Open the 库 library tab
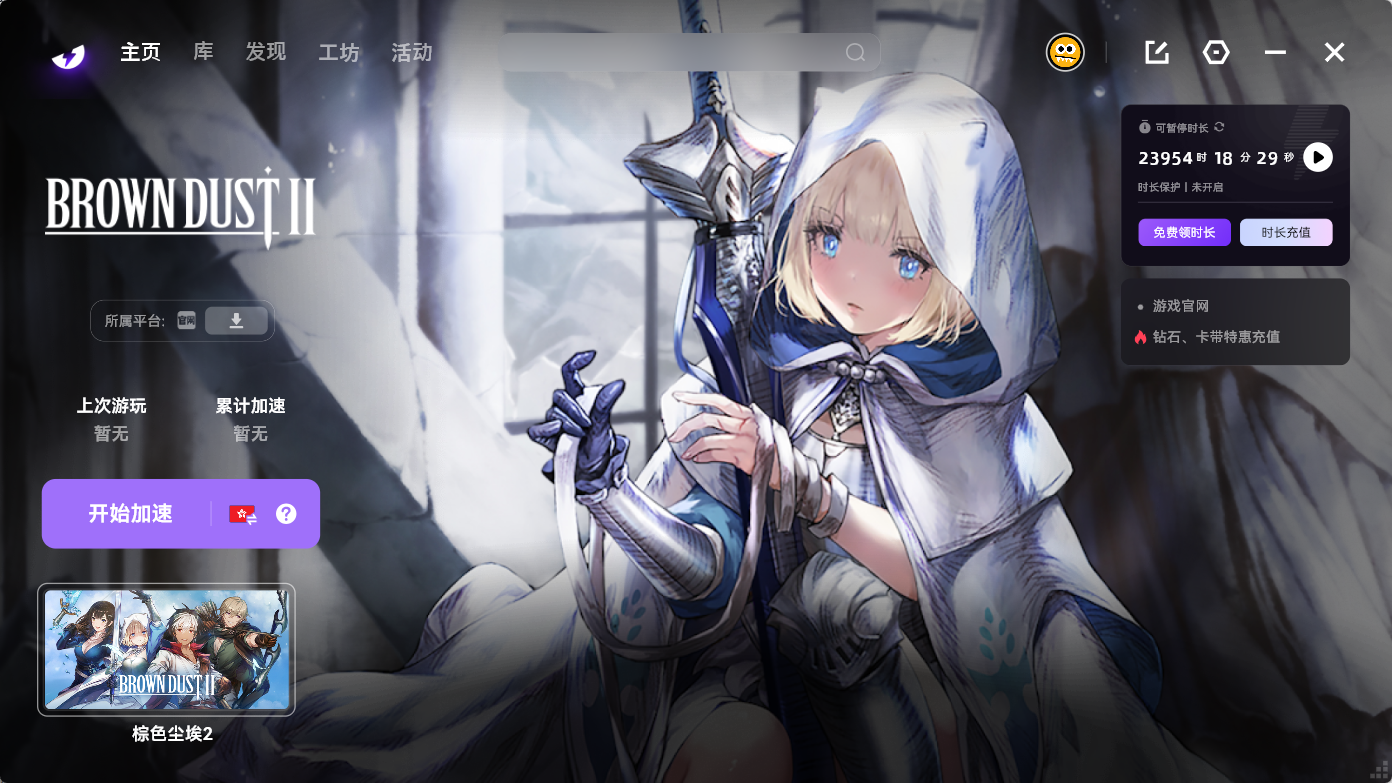 pos(203,52)
